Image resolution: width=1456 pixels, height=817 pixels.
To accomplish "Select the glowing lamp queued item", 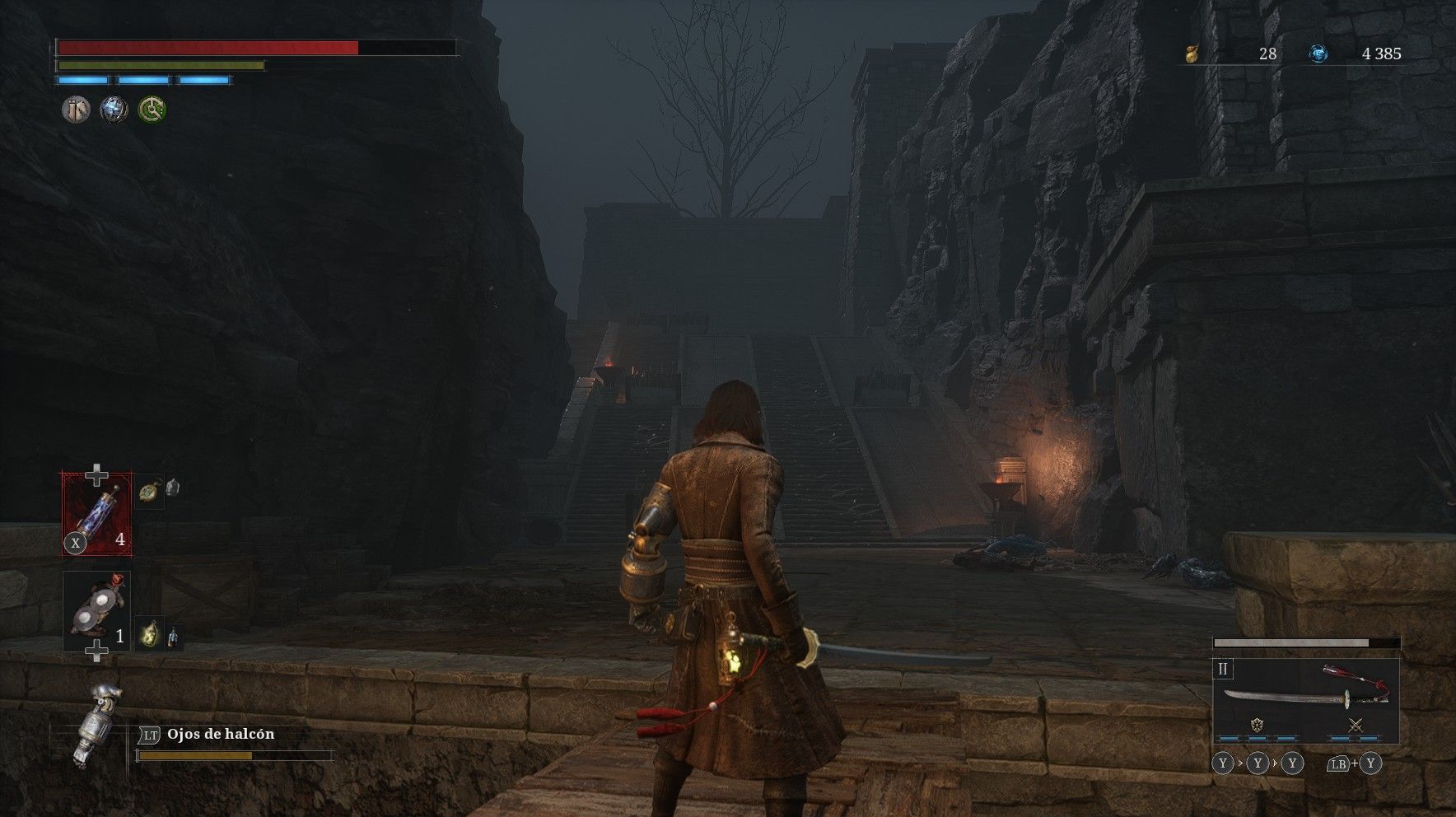I will (149, 635).
